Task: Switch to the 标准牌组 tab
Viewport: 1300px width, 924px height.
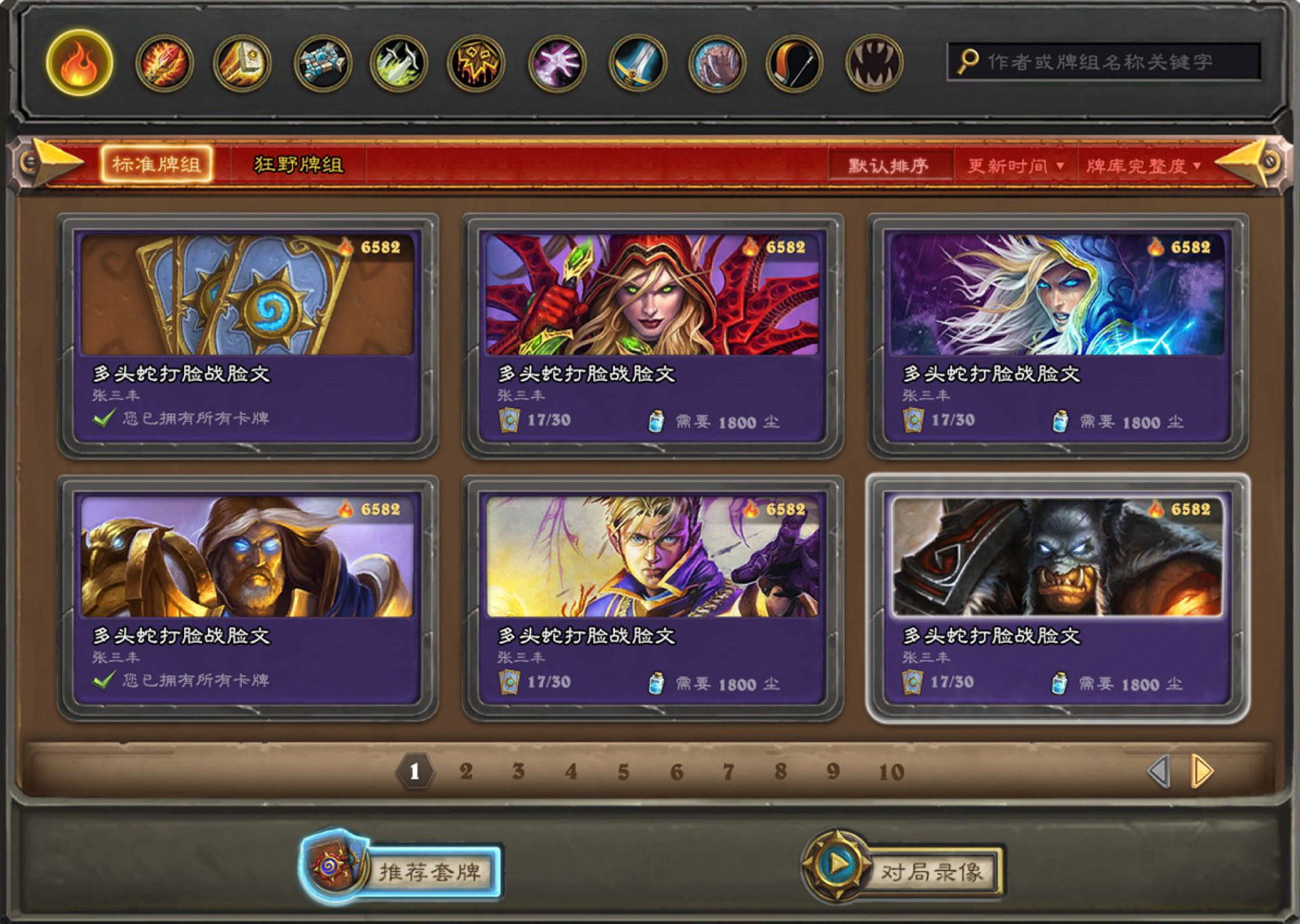Action: point(156,164)
